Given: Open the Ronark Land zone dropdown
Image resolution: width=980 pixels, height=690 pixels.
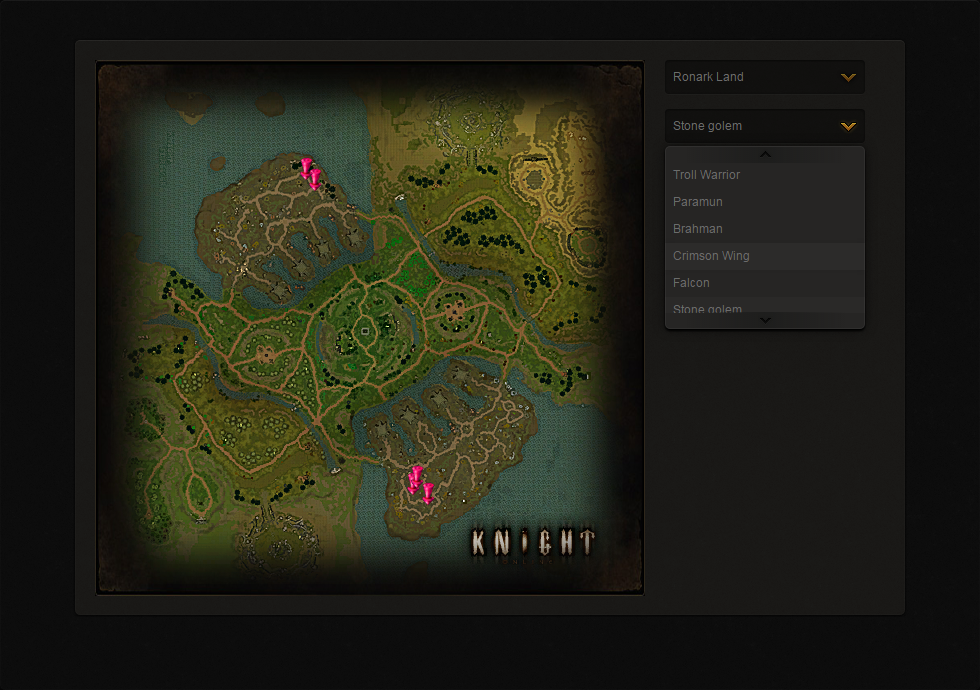Looking at the screenshot, I should [764, 77].
